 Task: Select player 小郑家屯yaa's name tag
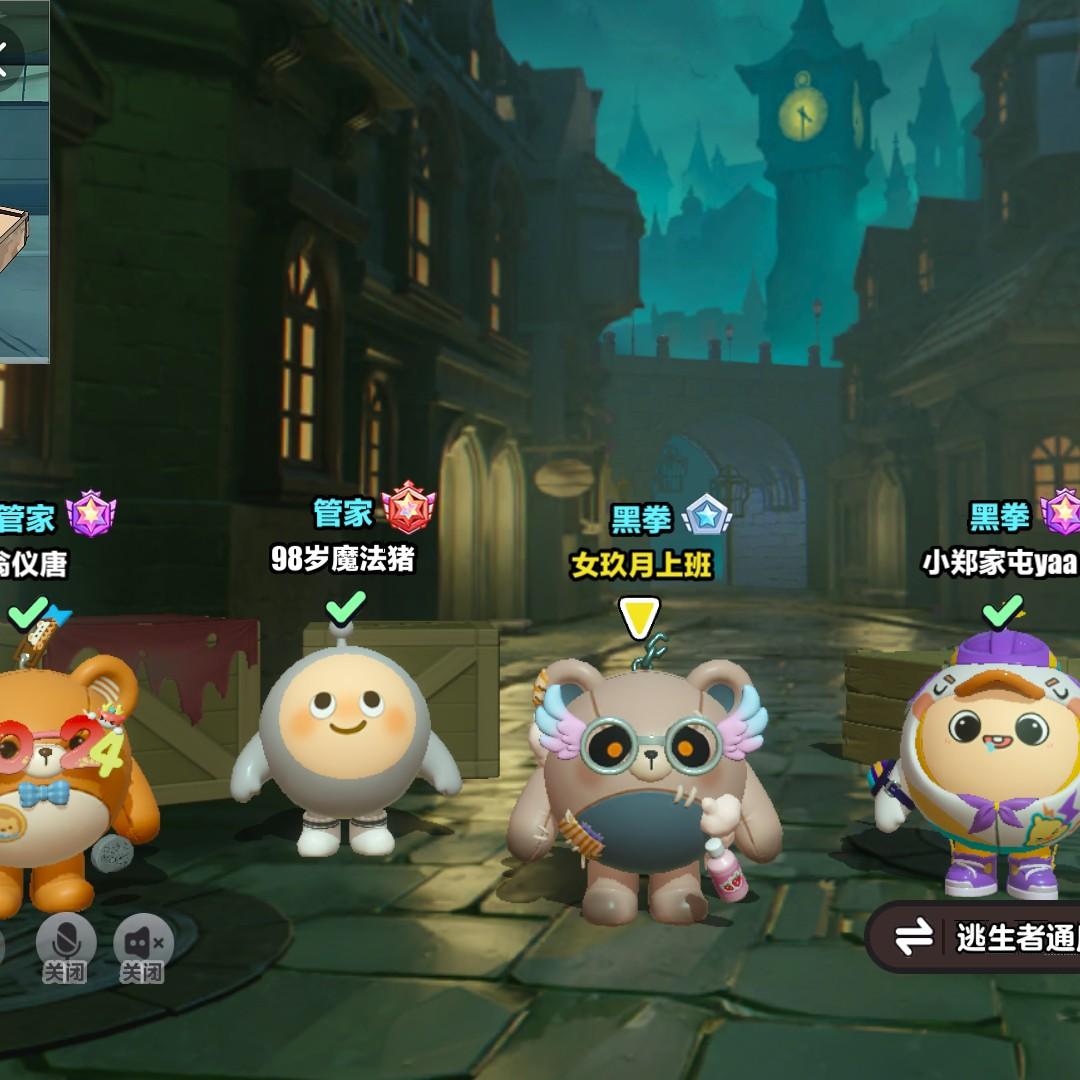click(x=1000, y=564)
